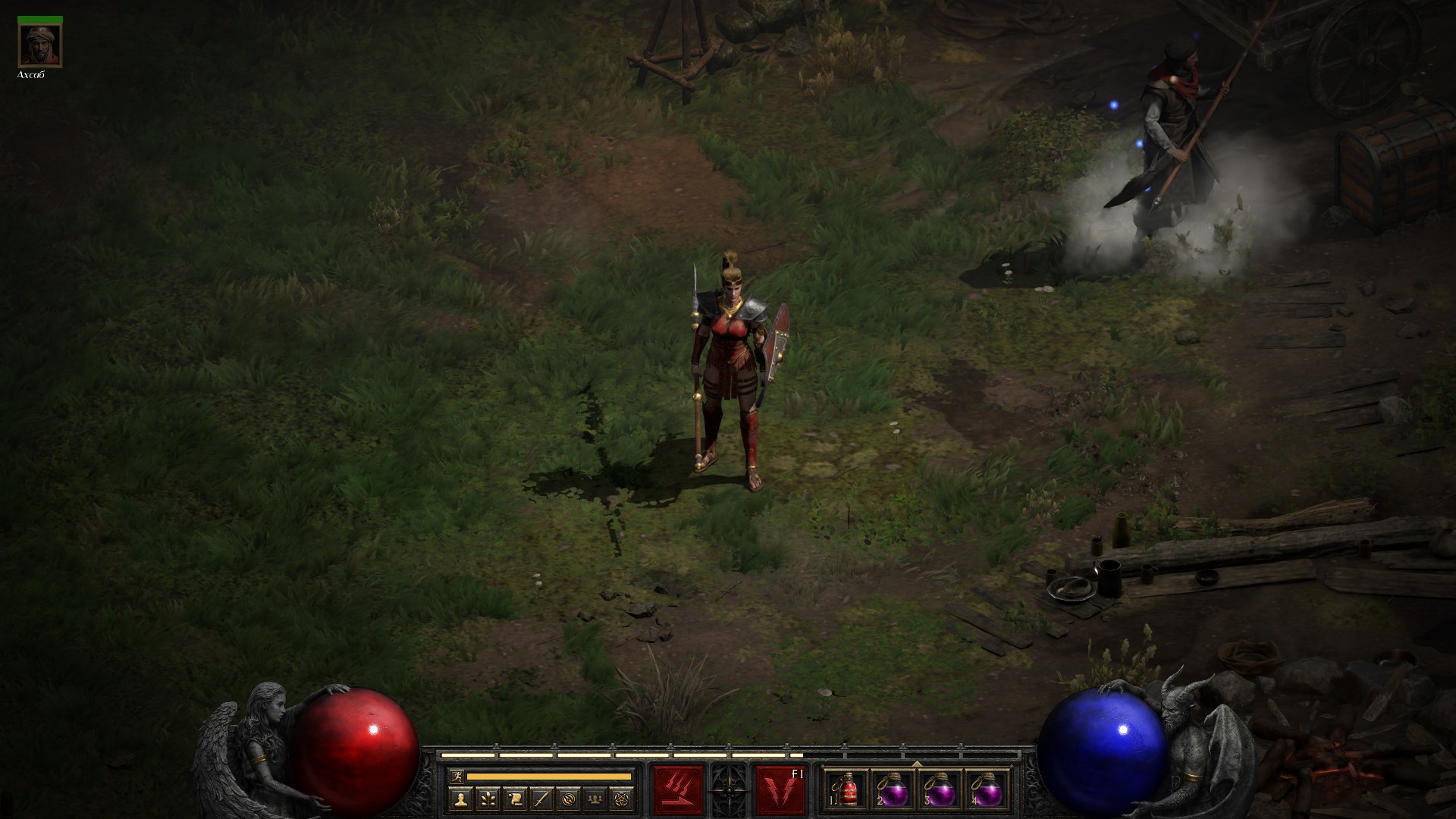Expand the belt with the small arrow

pyautogui.click(x=917, y=764)
